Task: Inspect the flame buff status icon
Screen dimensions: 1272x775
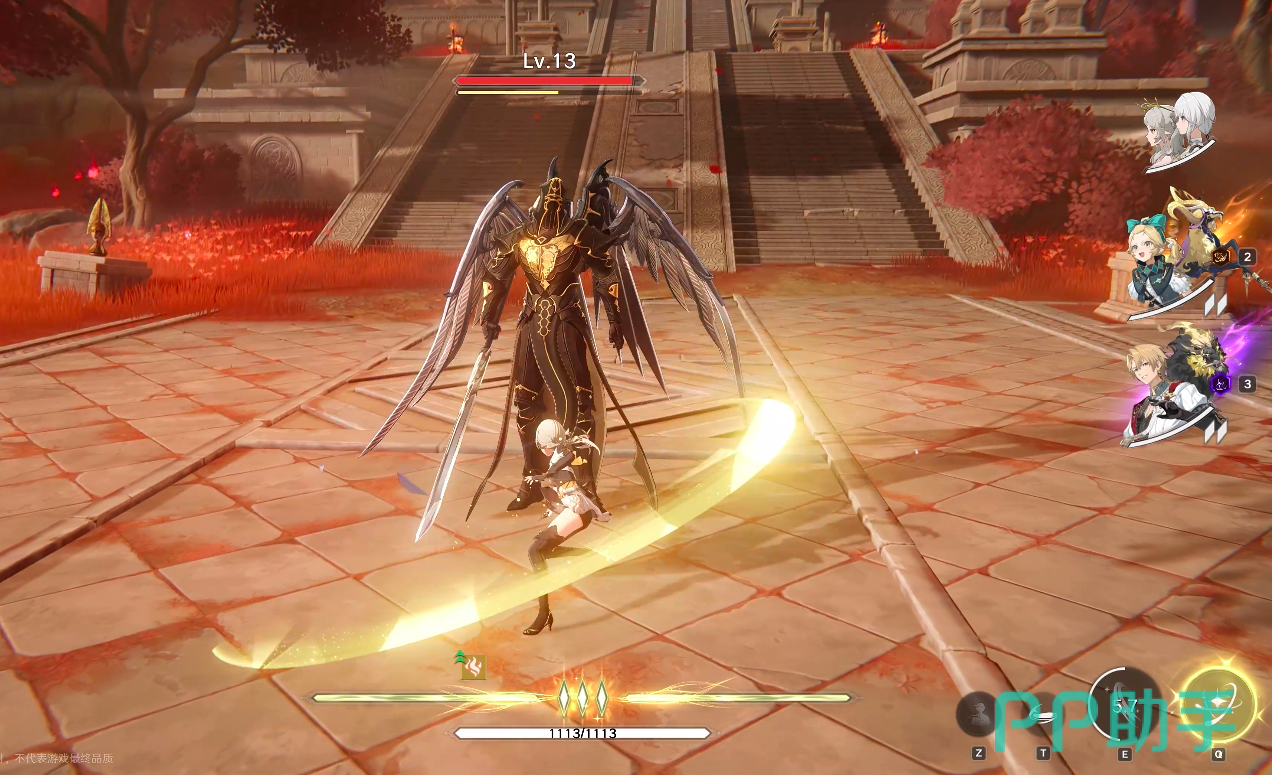Action: [x=473, y=667]
